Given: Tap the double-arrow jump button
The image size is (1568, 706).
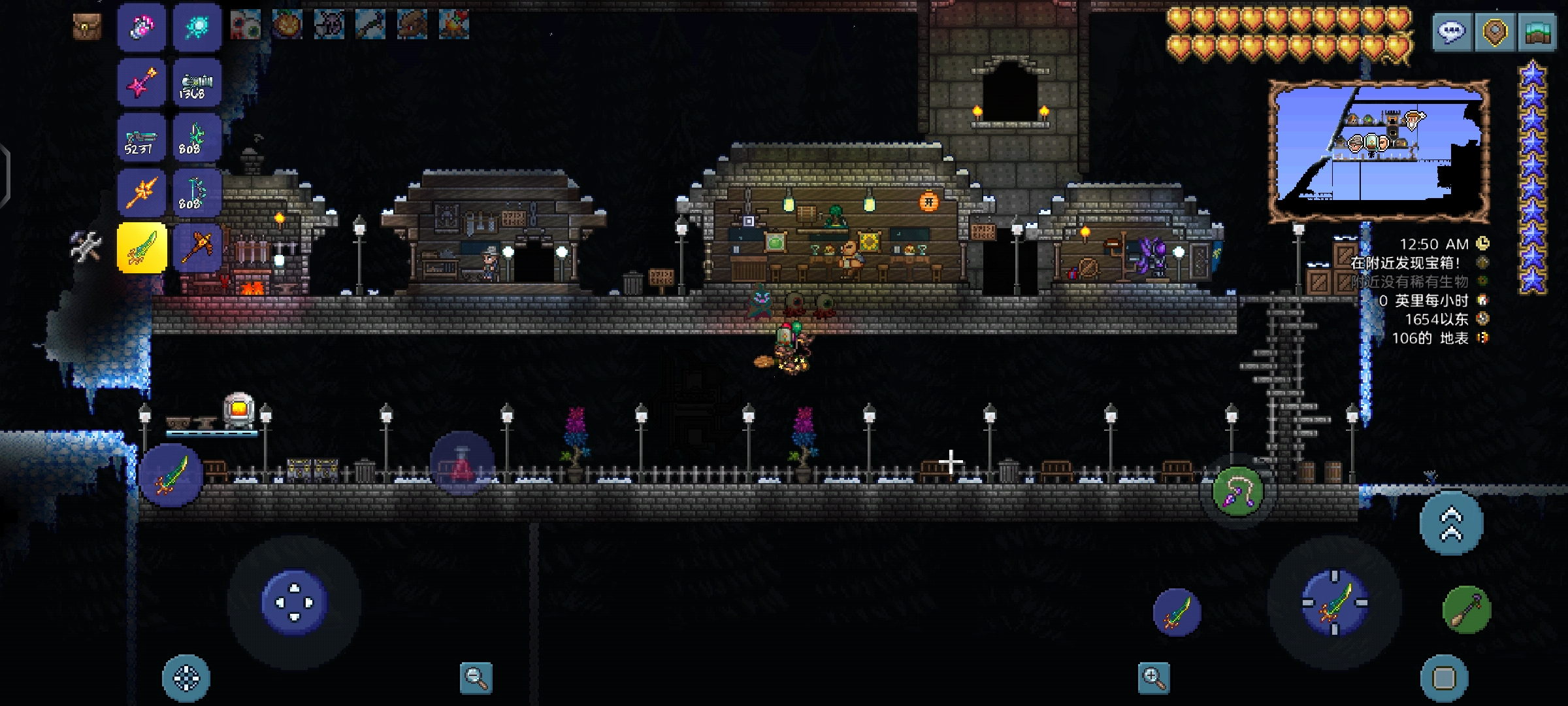Looking at the screenshot, I should [x=1451, y=524].
